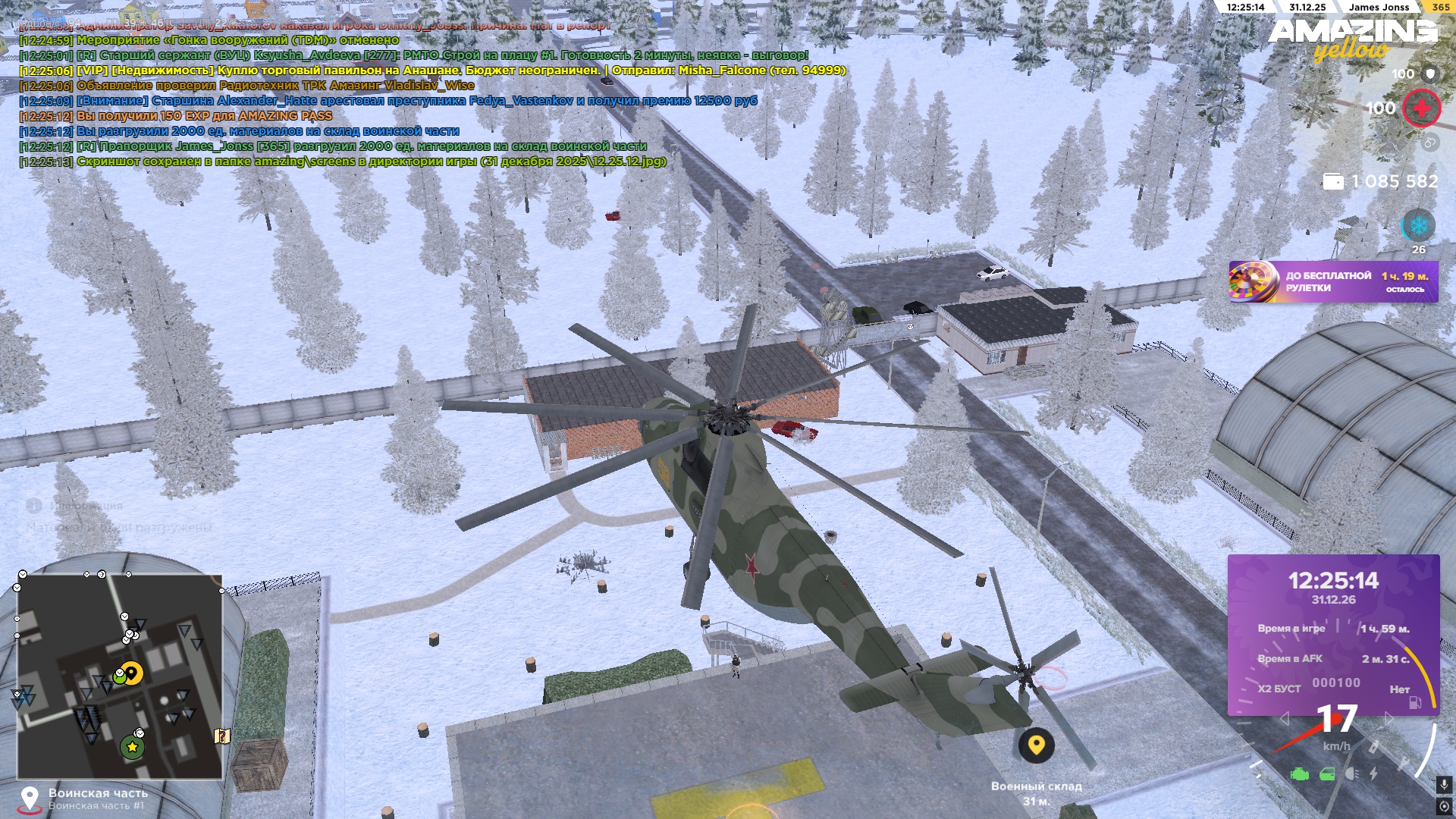Toggle the headlights indicator
Image resolution: width=1456 pixels, height=819 pixels.
point(1351,774)
